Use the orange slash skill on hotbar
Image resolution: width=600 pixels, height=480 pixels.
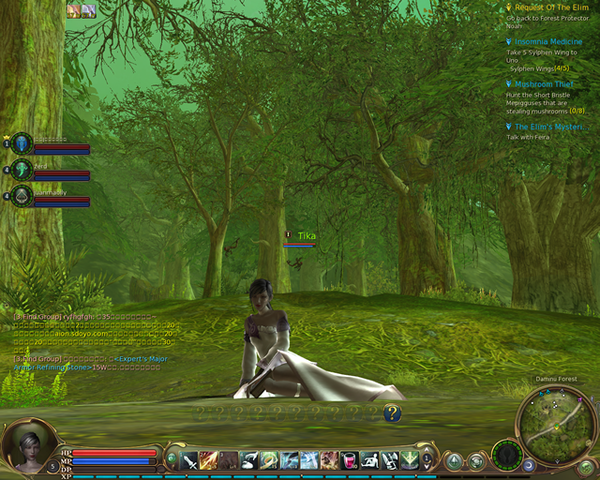208,460
